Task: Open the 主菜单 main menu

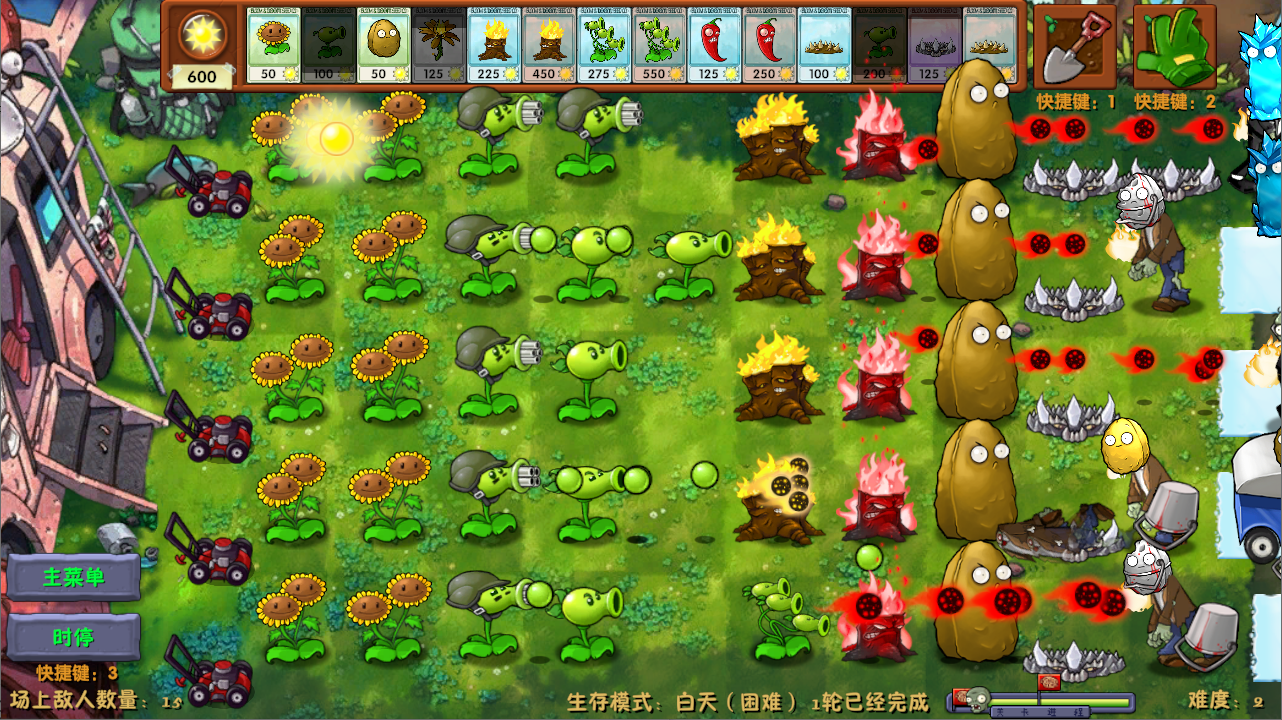Action: point(73,578)
